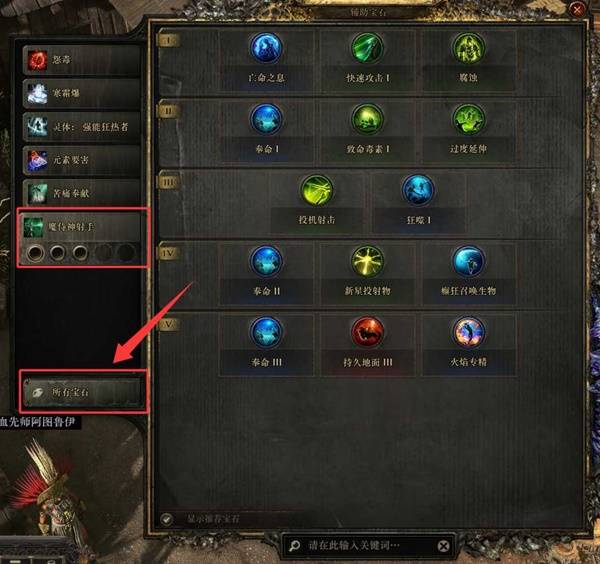Image resolution: width=600 pixels, height=564 pixels.
Task: Select the 癫狂召唤生物 gem
Action: 467,265
